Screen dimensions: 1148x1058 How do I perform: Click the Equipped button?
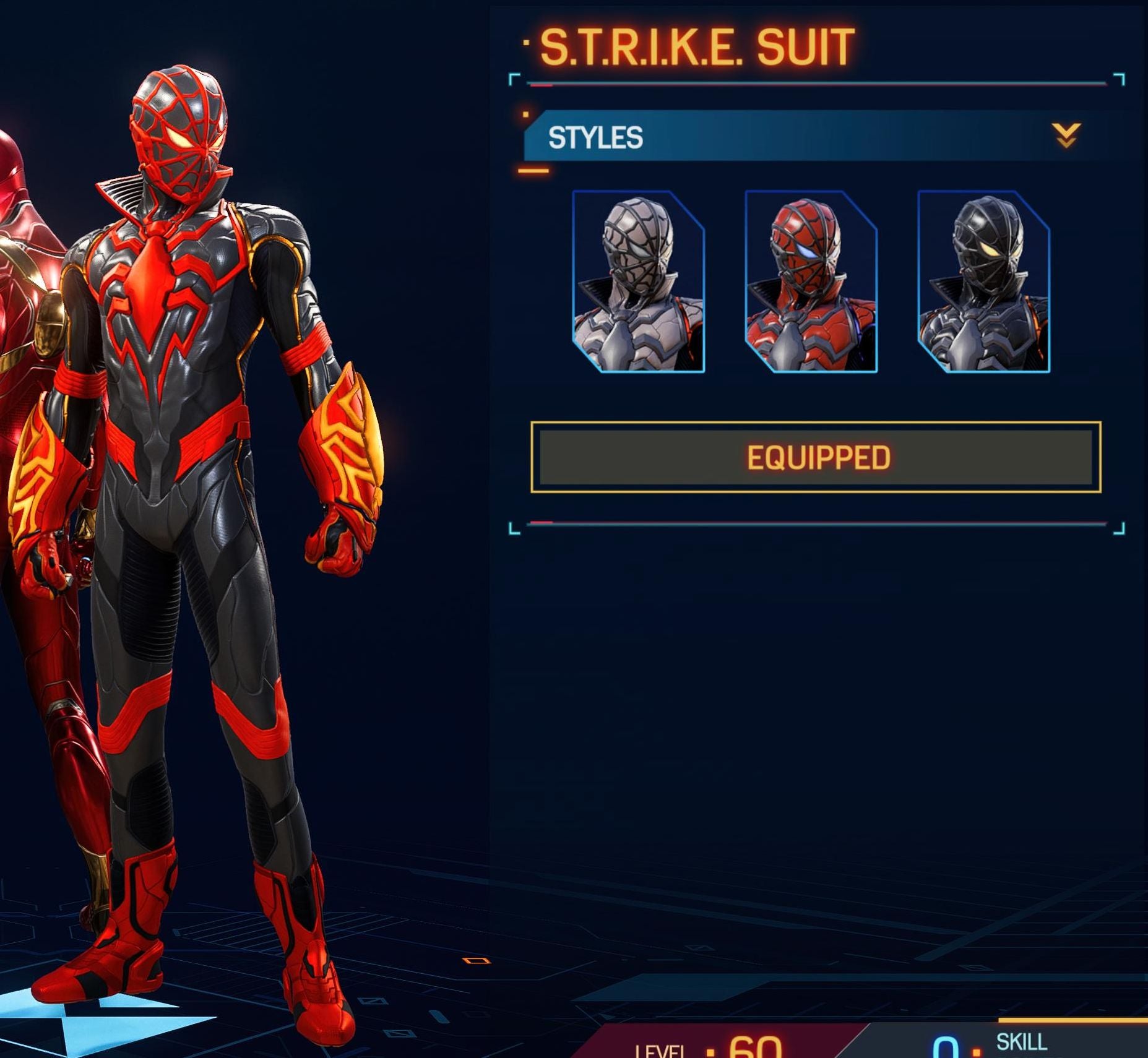(x=816, y=457)
